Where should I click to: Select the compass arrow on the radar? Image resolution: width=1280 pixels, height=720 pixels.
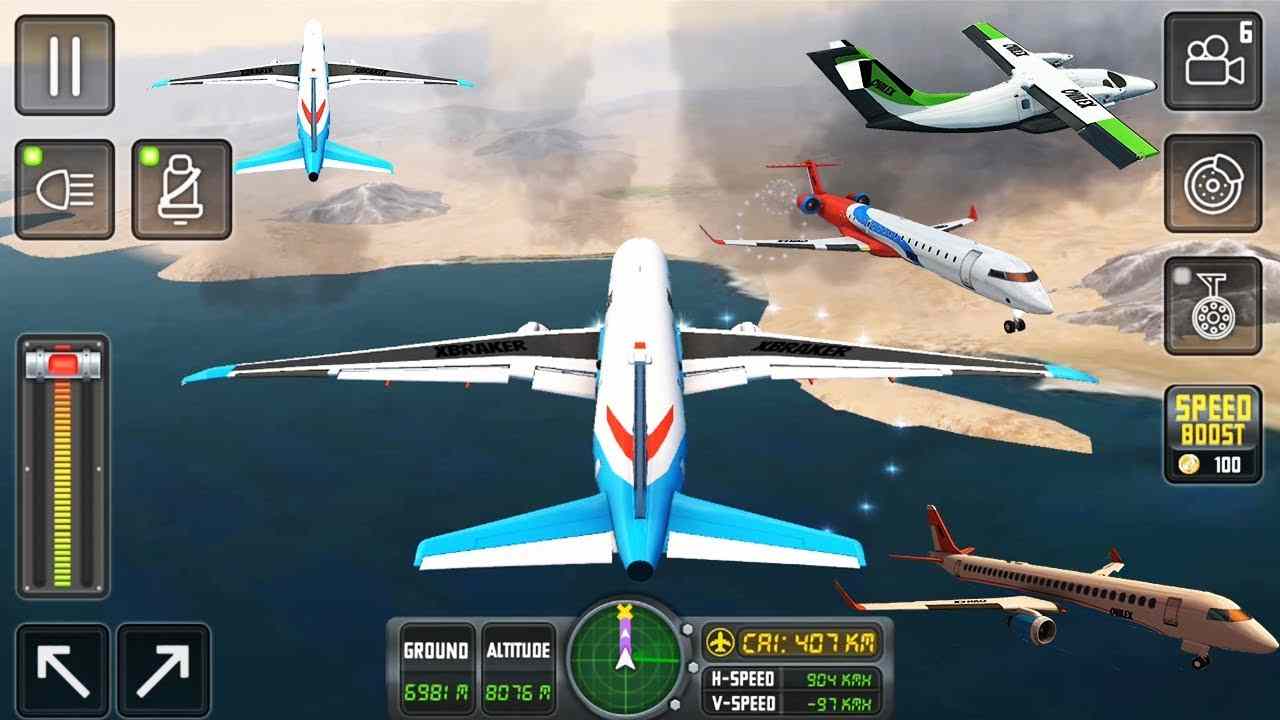[624, 658]
